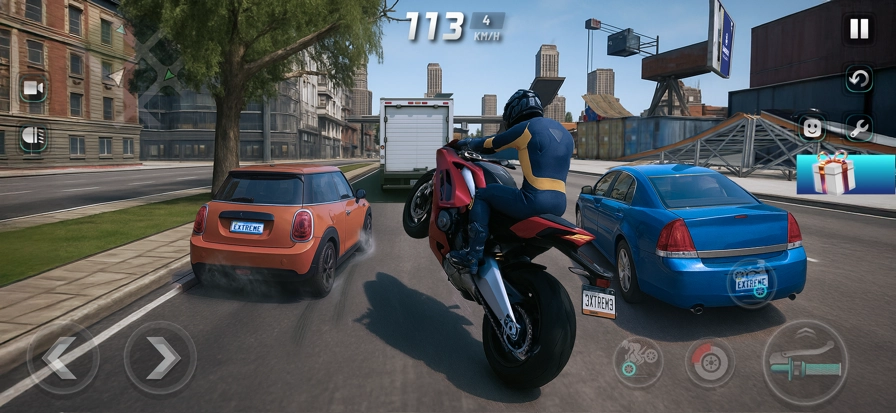Tap the motorcycle icon with highlighted front wheel

point(752,282)
